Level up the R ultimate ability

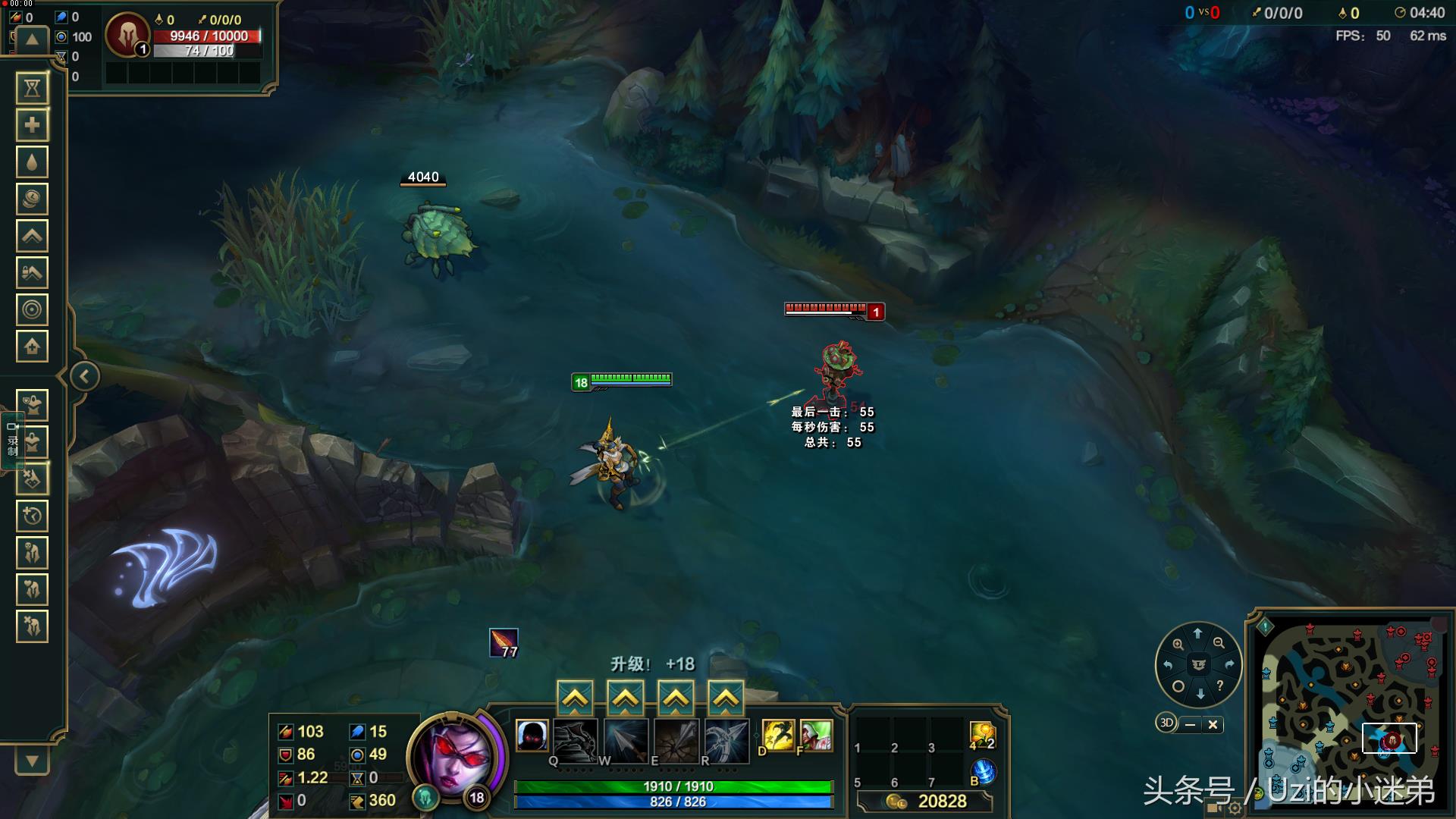pos(726,698)
